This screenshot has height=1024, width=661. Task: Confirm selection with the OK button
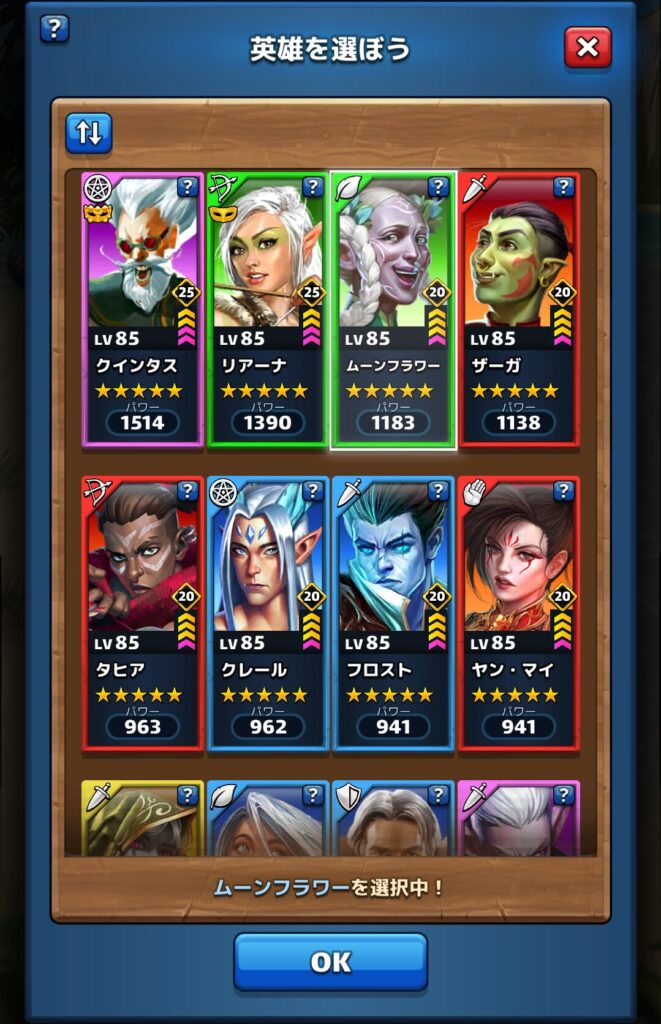[x=330, y=962]
